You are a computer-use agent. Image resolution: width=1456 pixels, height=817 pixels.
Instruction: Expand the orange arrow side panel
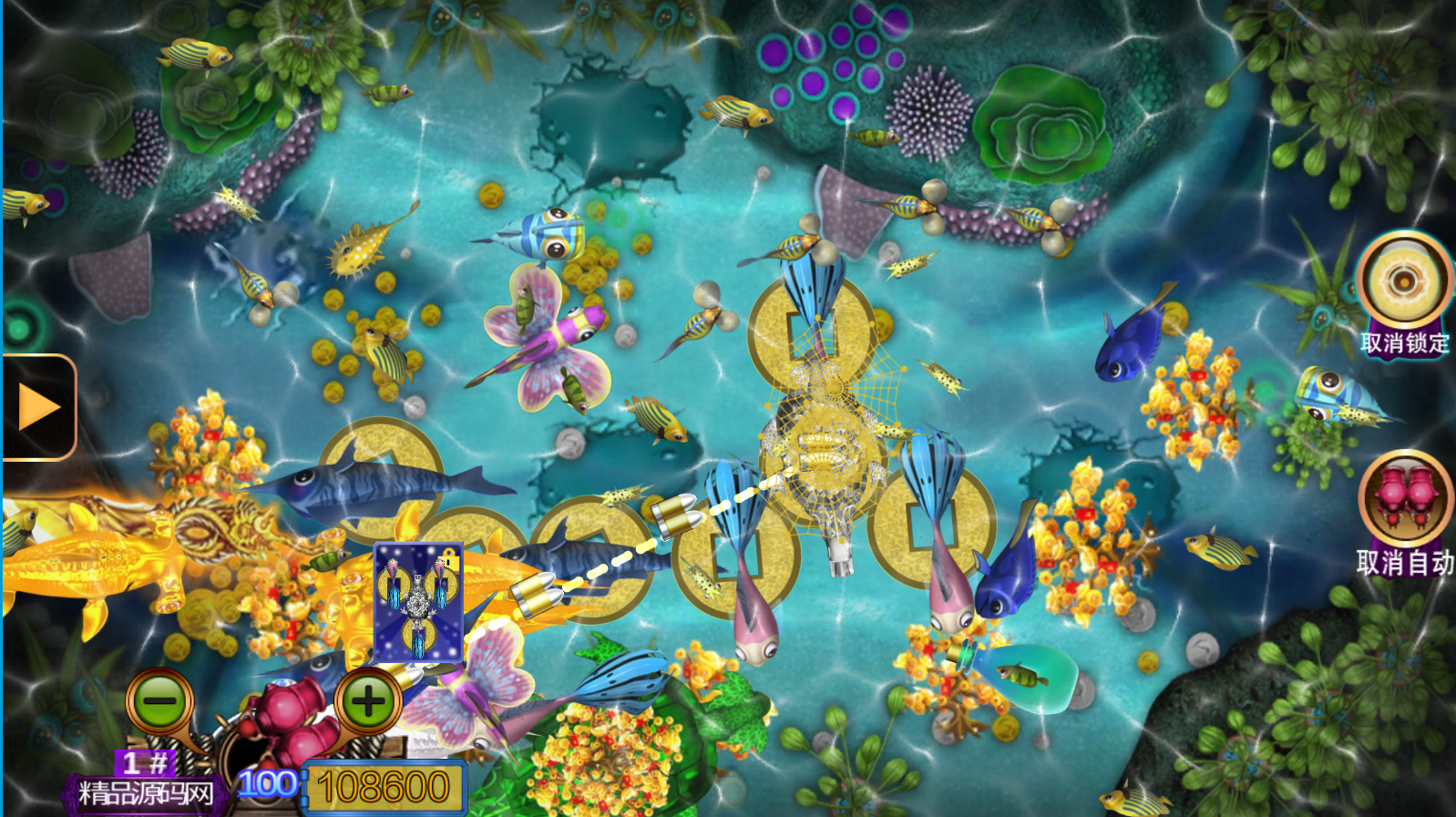click(x=38, y=407)
